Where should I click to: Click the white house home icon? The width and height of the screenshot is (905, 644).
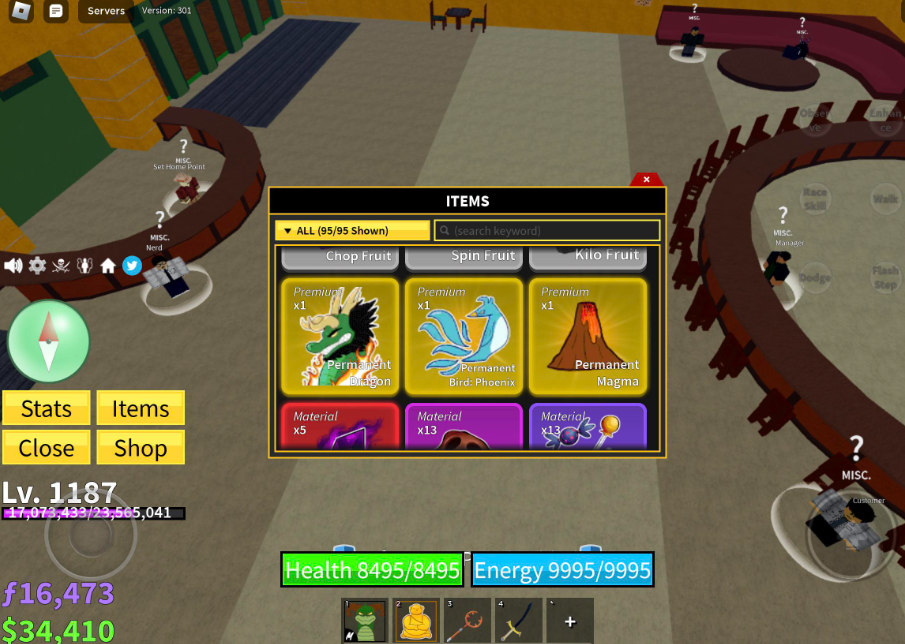pos(108,265)
